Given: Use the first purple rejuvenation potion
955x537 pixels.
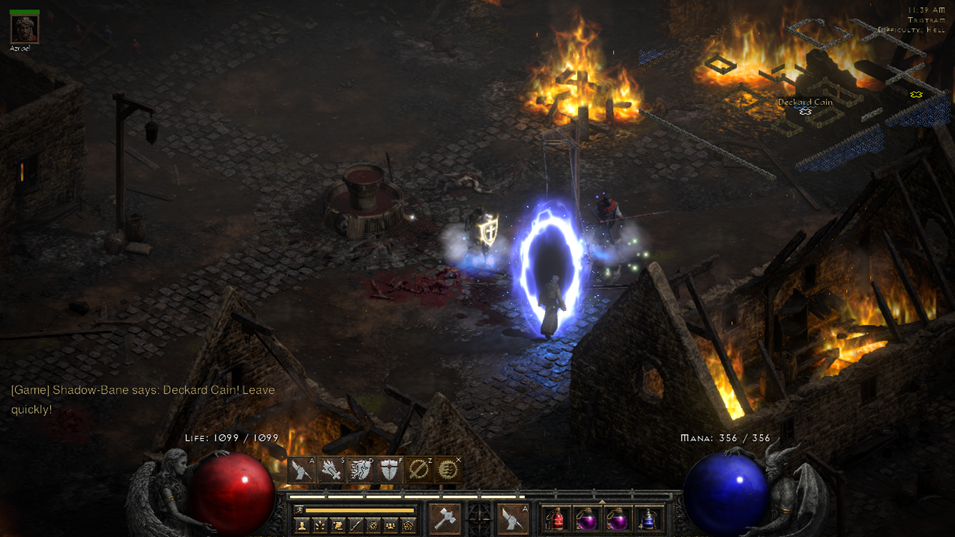Looking at the screenshot, I should [x=587, y=519].
